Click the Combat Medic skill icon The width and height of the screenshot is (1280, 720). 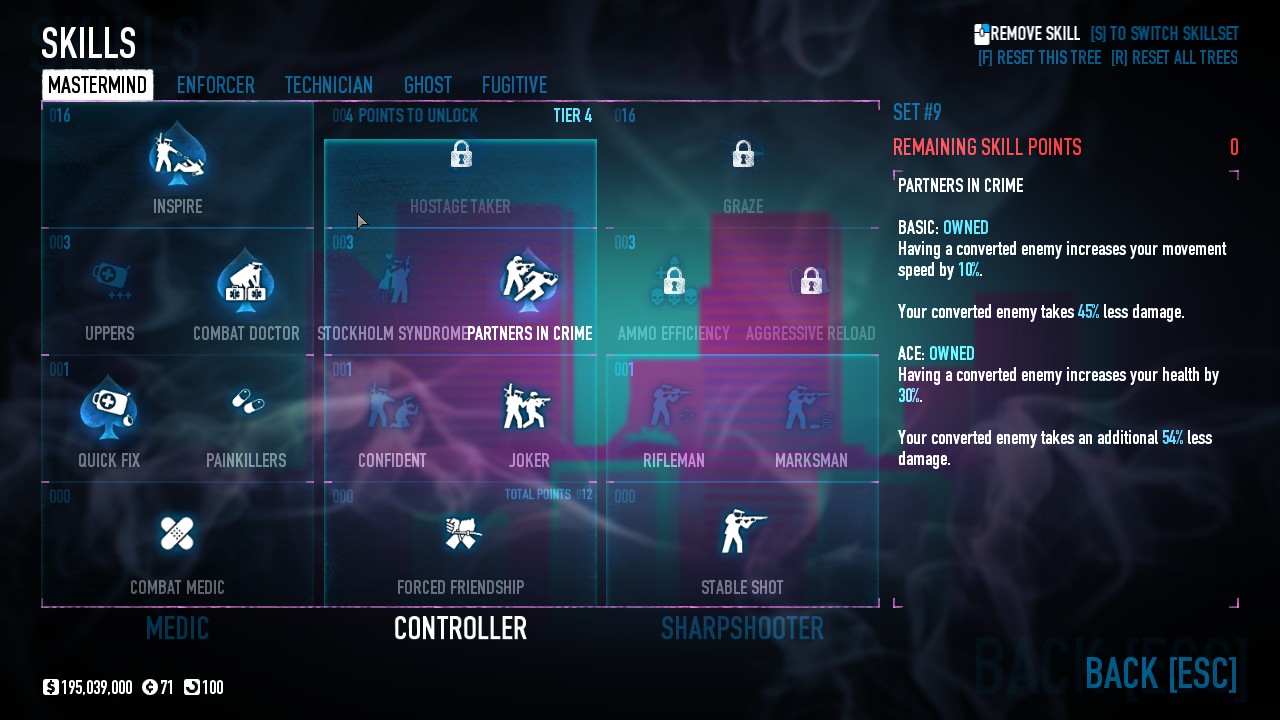[x=177, y=535]
